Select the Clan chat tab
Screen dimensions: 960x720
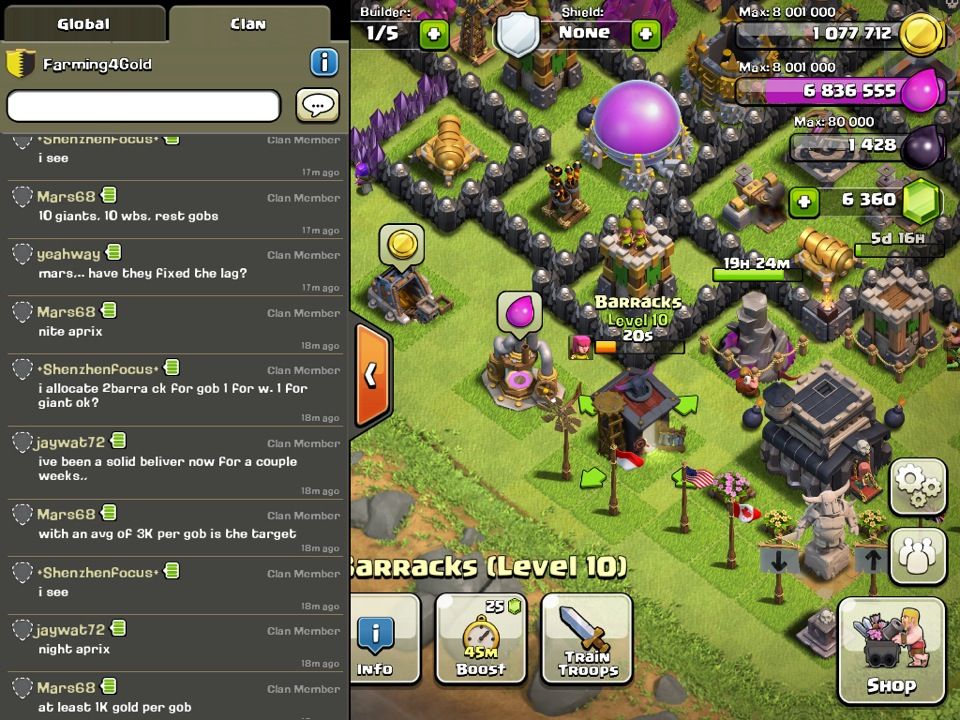(248, 24)
